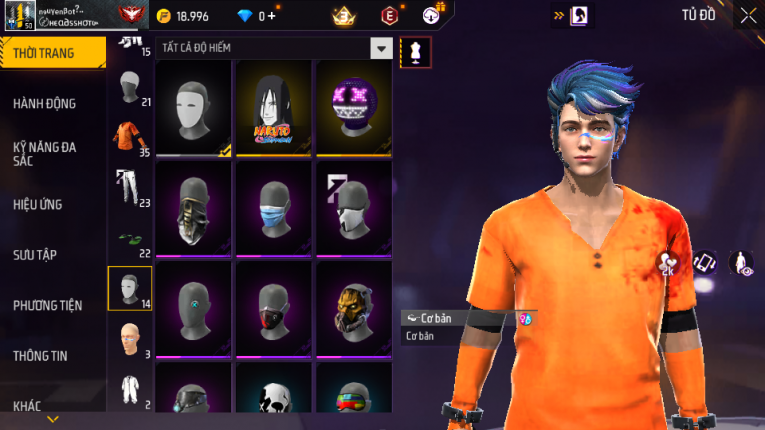Open the Tất Cả Độ Hiếm rarity dropdown
This screenshot has height=430, width=765.
click(381, 48)
